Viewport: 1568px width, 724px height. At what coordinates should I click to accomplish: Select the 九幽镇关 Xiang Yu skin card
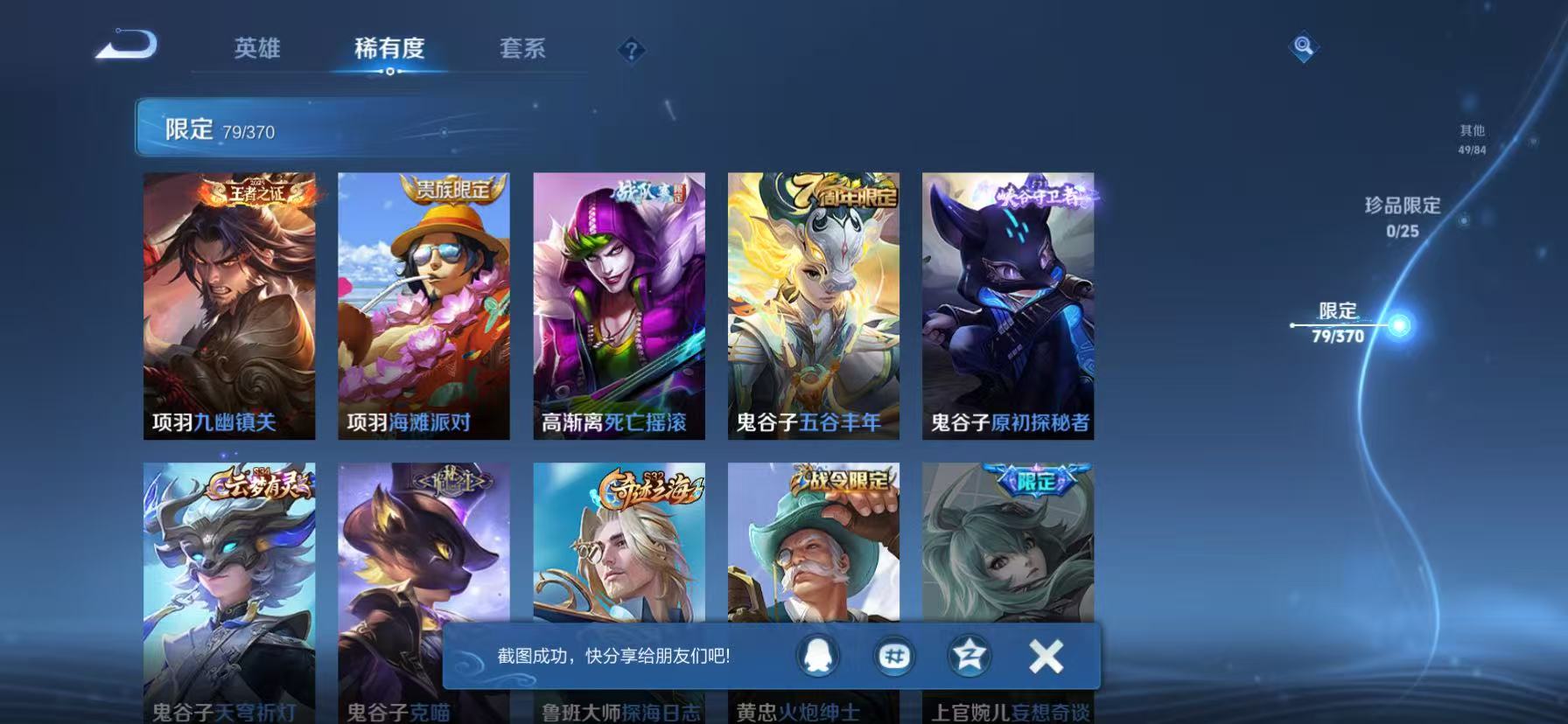227,306
